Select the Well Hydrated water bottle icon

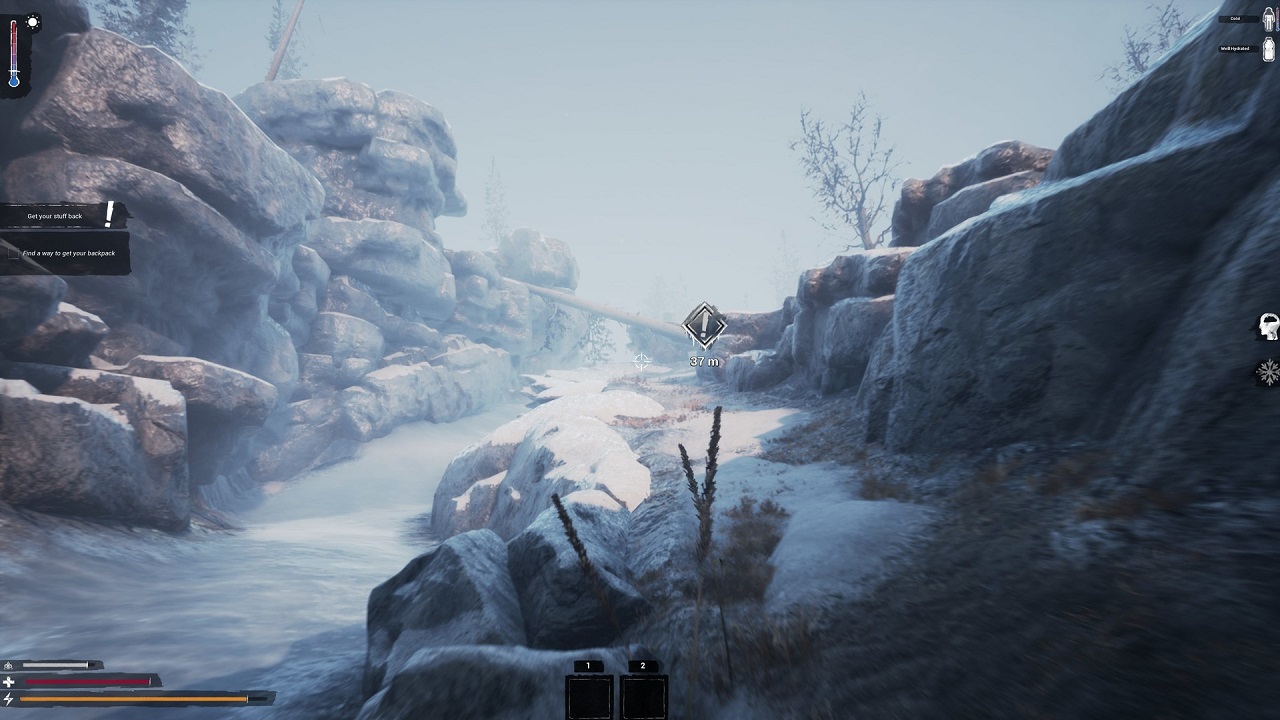pyautogui.click(x=1268, y=48)
